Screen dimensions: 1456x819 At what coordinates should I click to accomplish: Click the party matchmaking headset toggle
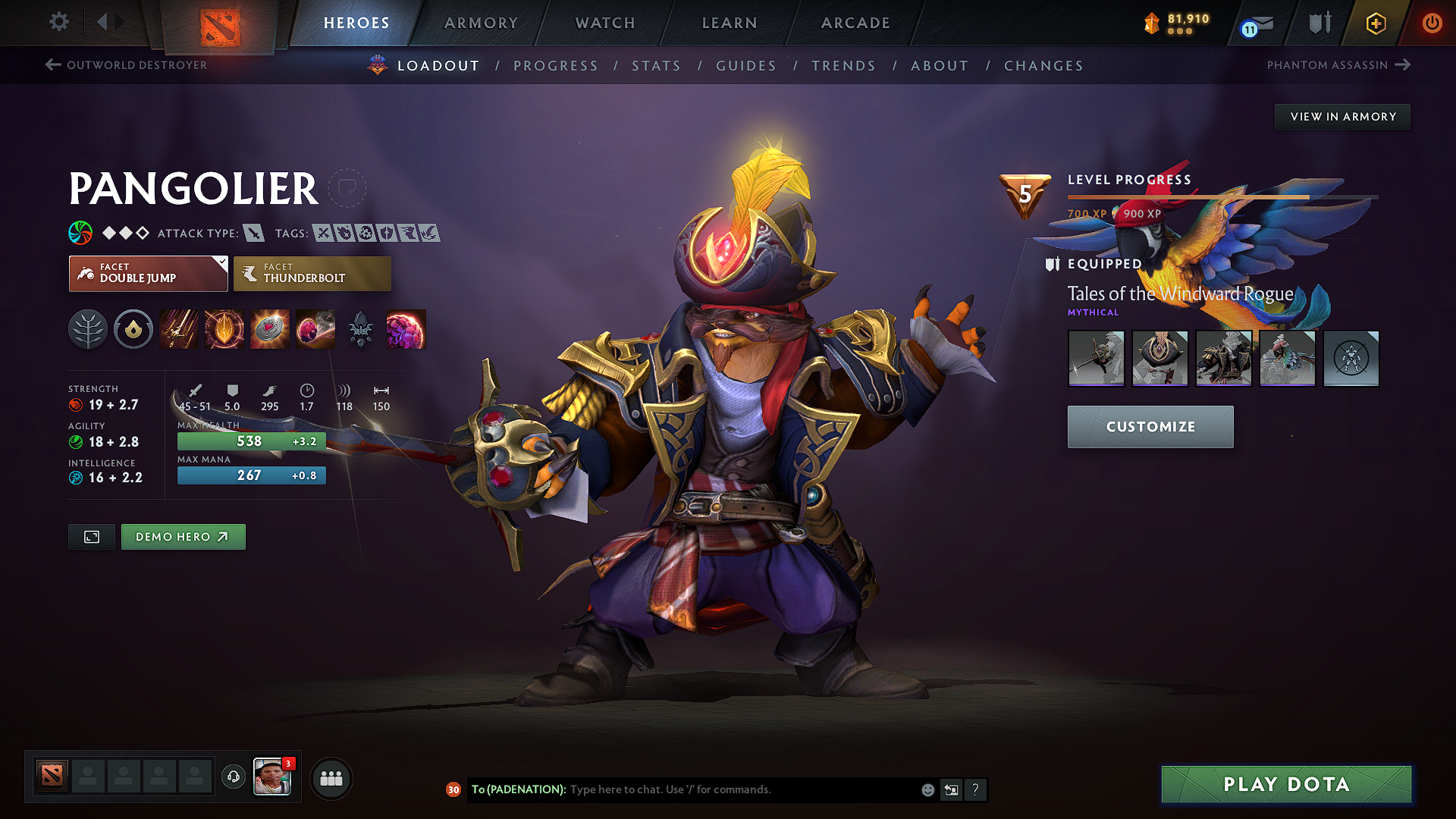point(233,777)
